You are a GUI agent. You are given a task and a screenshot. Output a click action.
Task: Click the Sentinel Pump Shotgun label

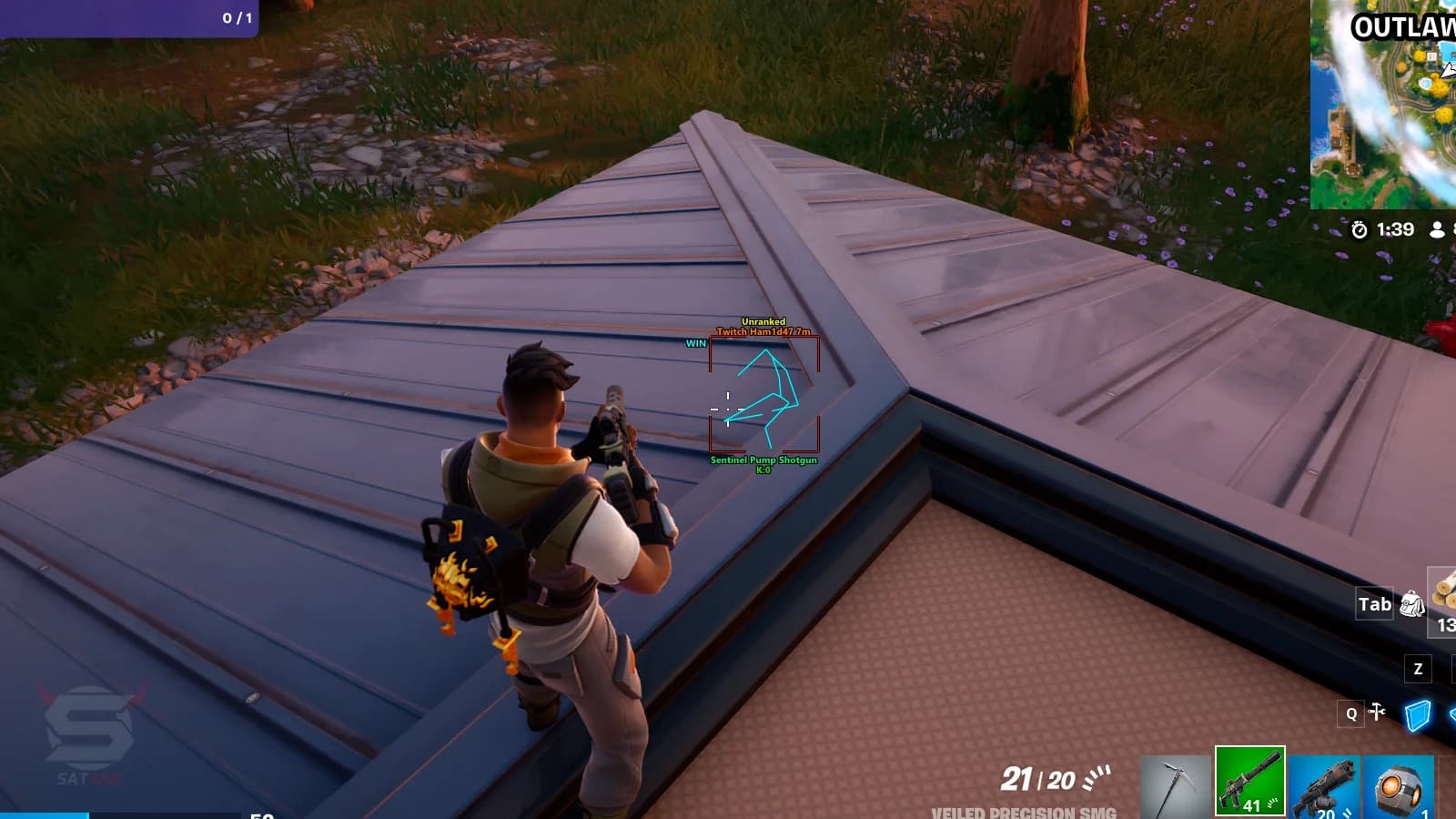click(x=764, y=460)
